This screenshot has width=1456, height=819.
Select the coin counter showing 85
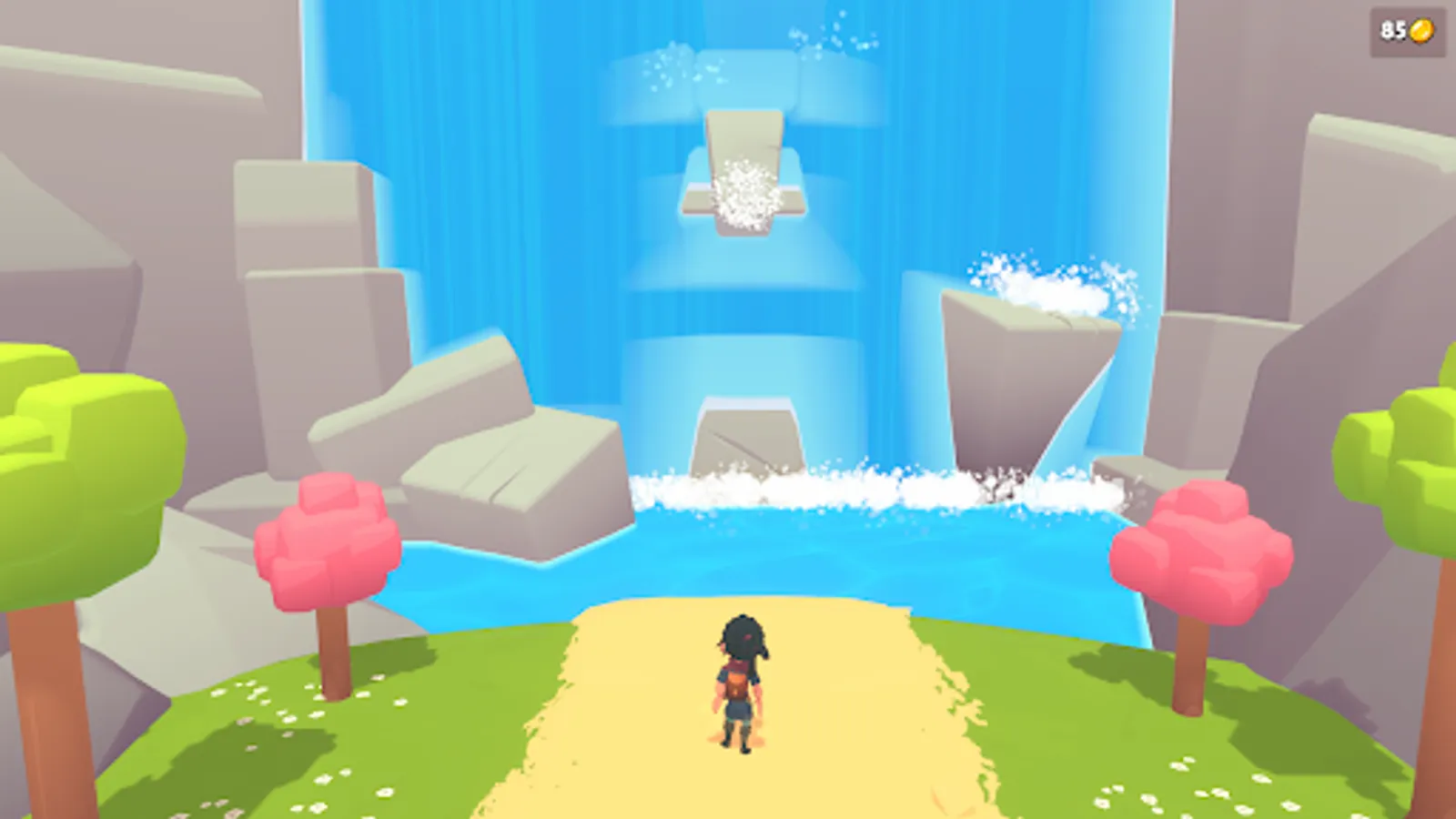coord(1392,30)
